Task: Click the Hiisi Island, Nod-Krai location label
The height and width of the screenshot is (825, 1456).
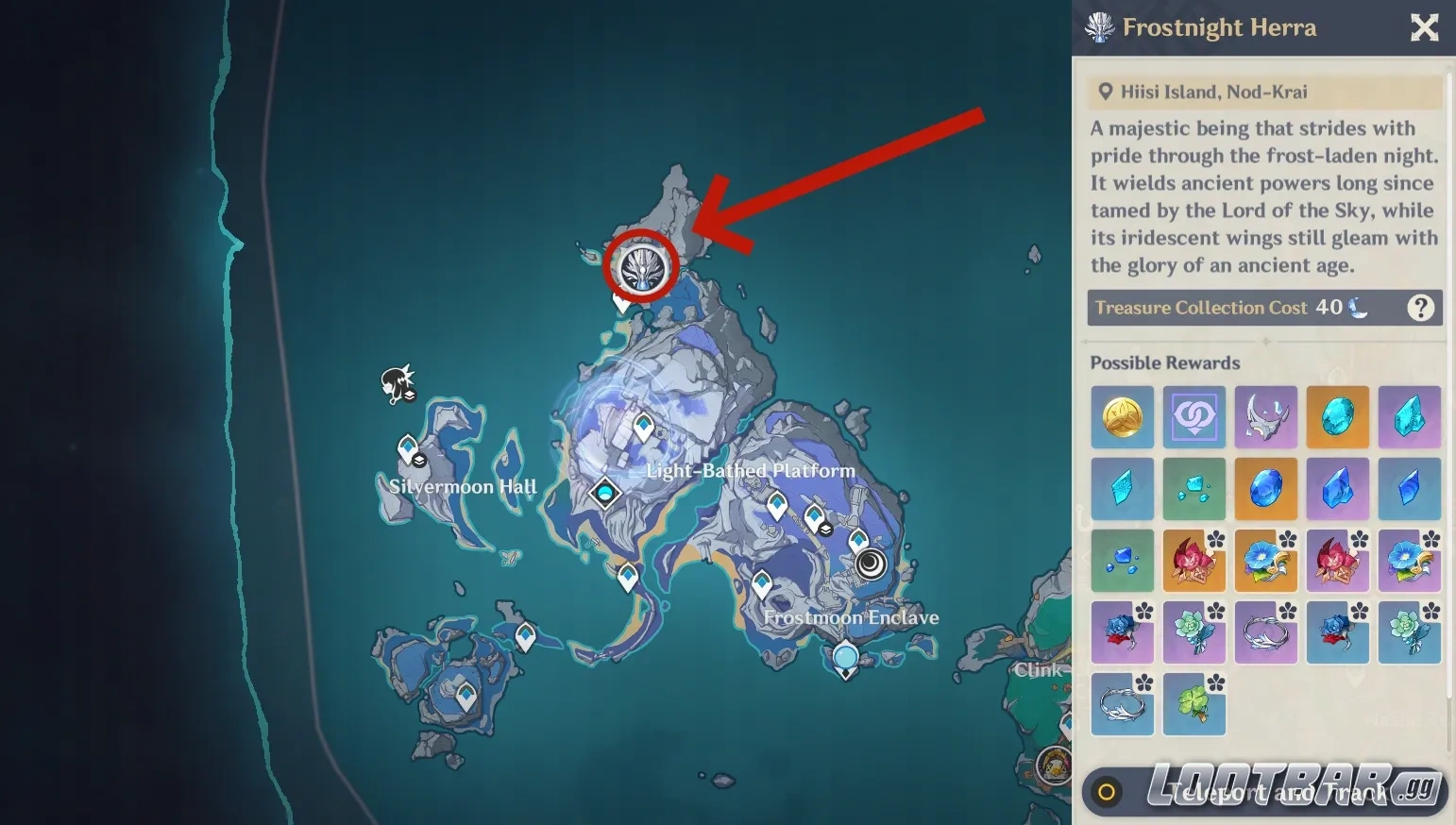Action: tap(1213, 92)
